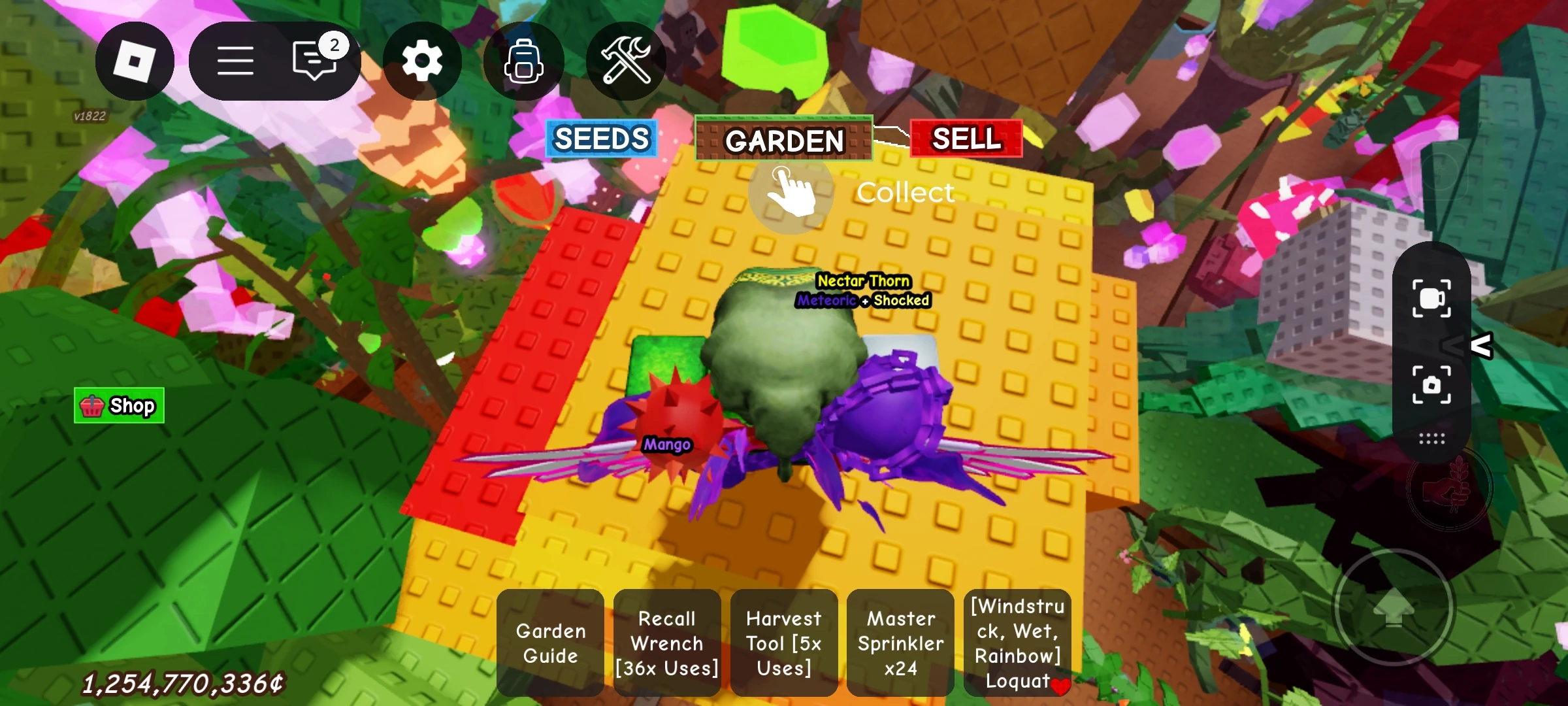The width and height of the screenshot is (1568, 706).
Task: Open the GARDEN menu
Action: click(x=784, y=139)
